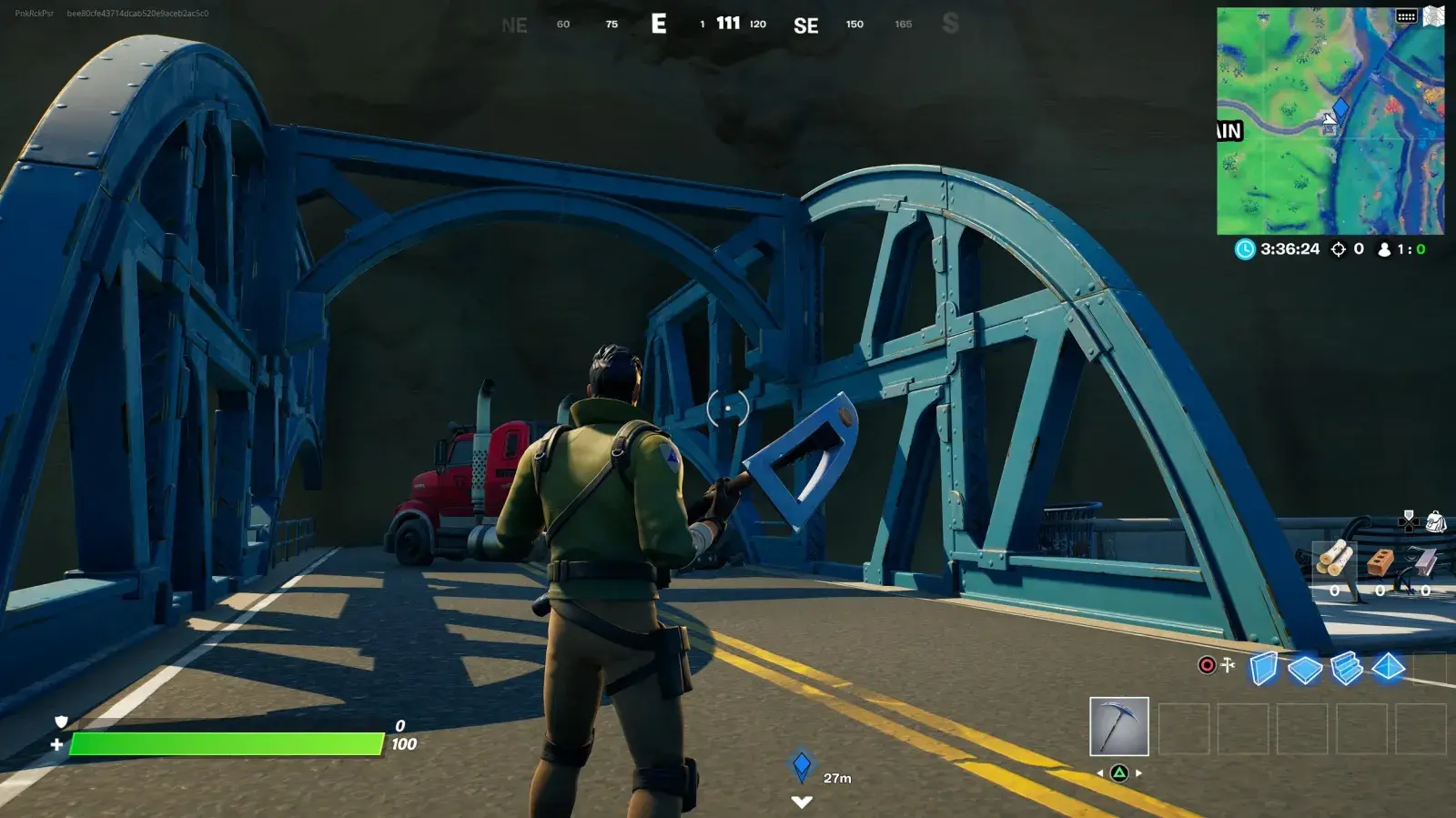Click the folded map icon above the minimap
This screenshot has height=818, width=1456.
[x=1434, y=16]
